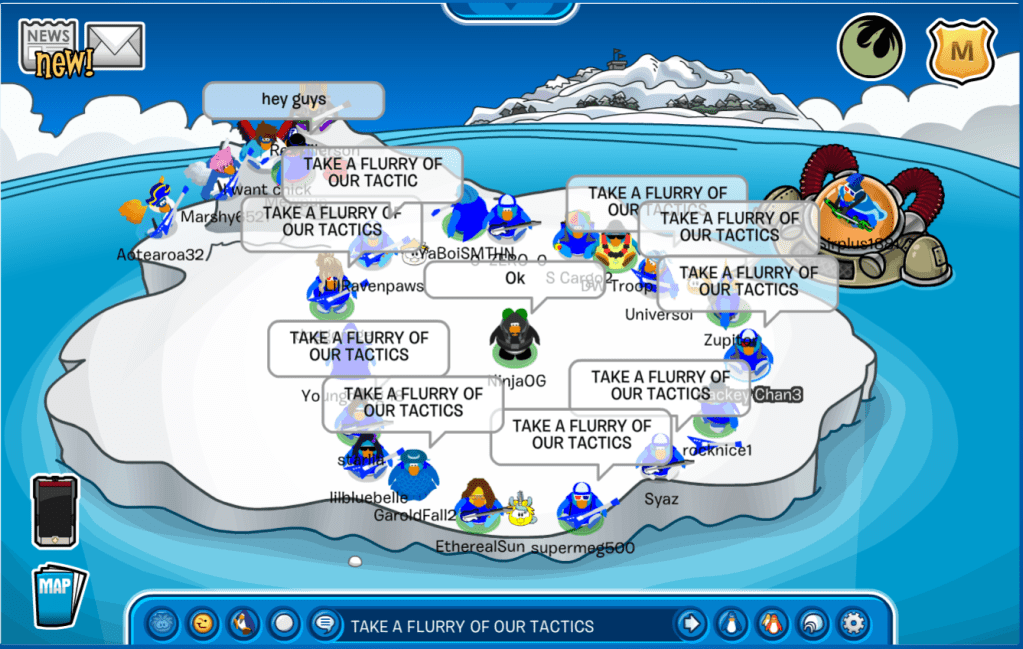
Task: Open your penguin player card
Action: (732, 625)
